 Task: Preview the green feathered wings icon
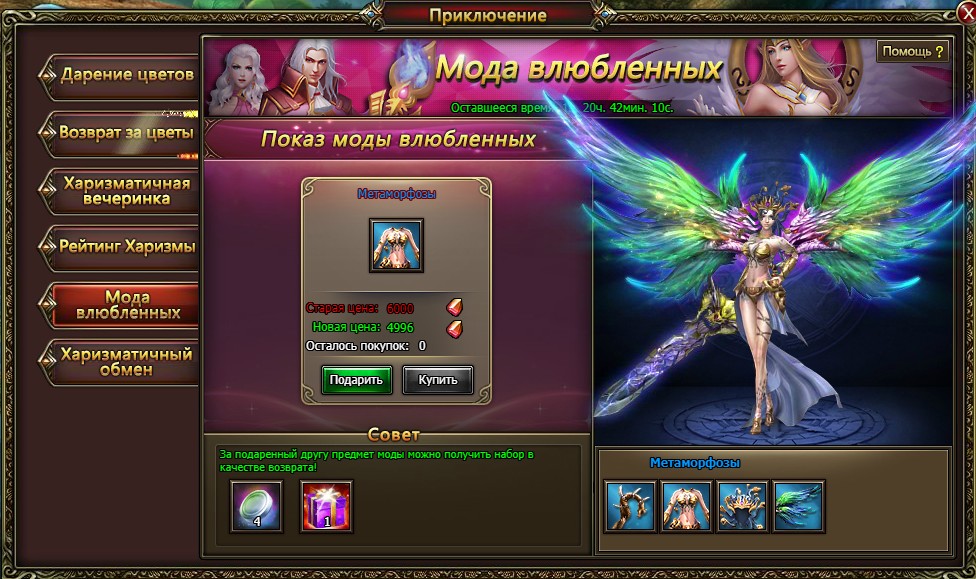[x=798, y=506]
